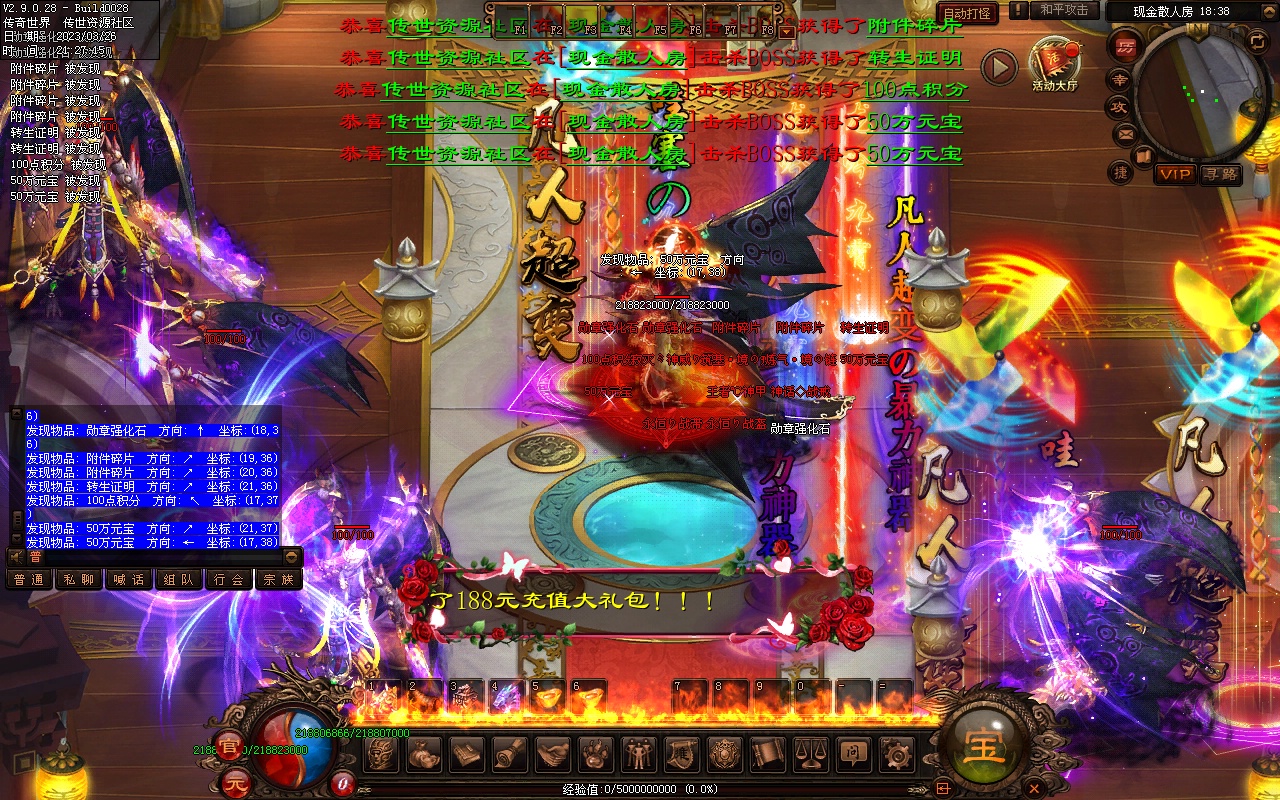Choose the 宗族 clan chat tab
Screen dimensions: 1280x800
(278, 579)
